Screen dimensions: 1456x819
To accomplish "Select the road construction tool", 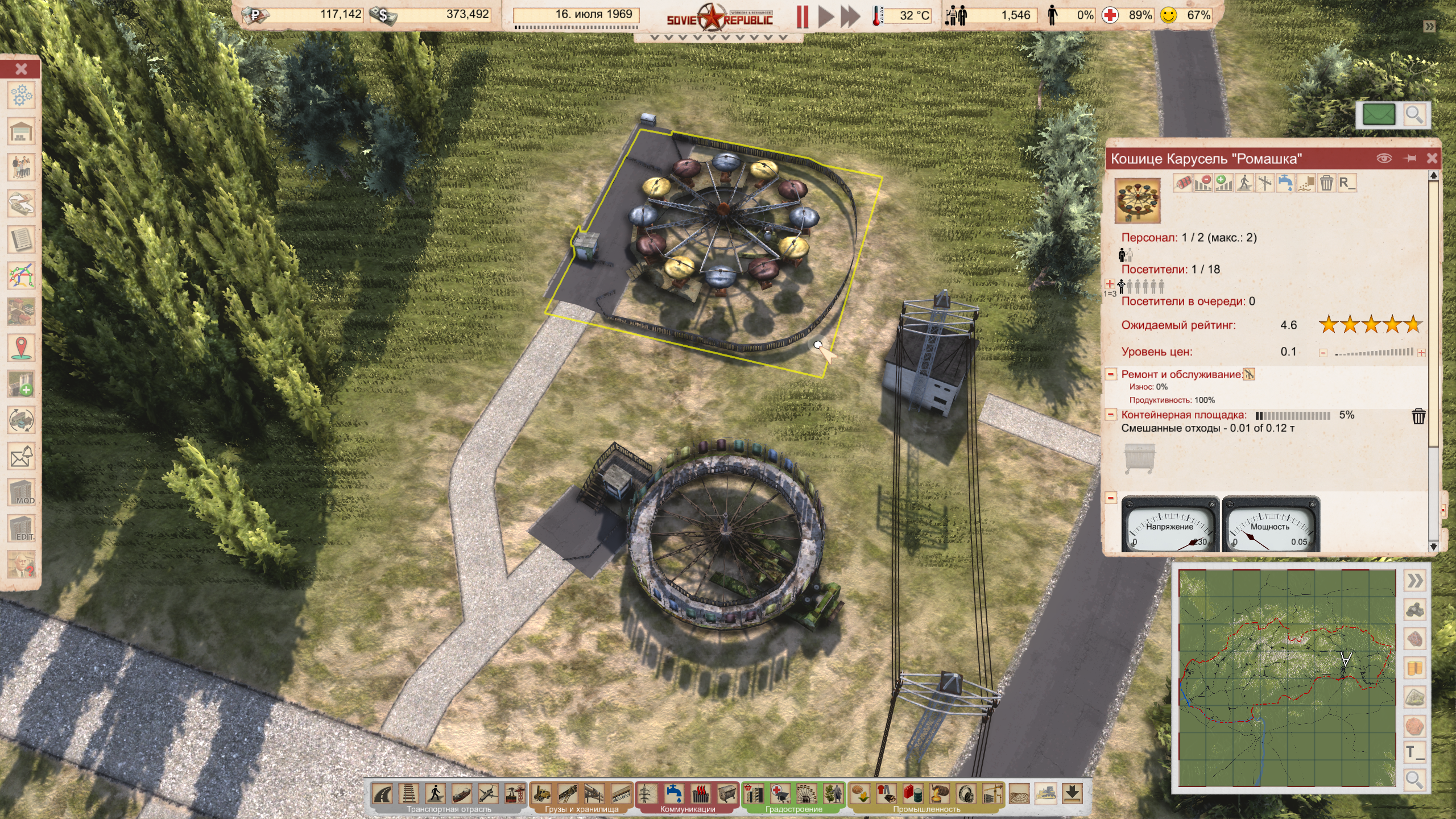I will [382, 793].
